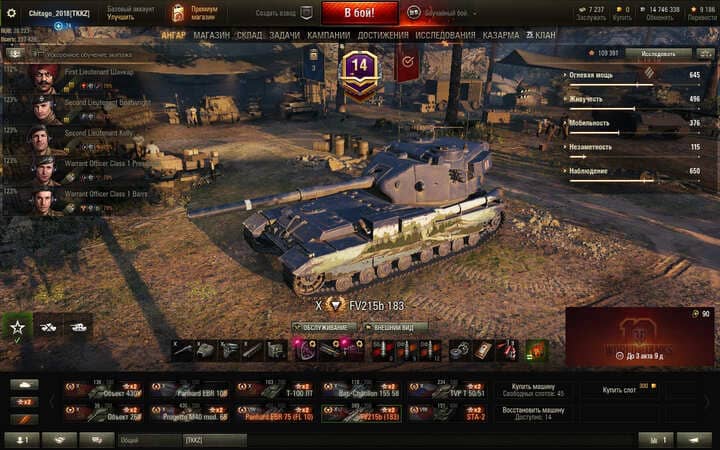Screen dimensions: 720x450
Task: Open the settings gear menu
Action: pos(12,13)
